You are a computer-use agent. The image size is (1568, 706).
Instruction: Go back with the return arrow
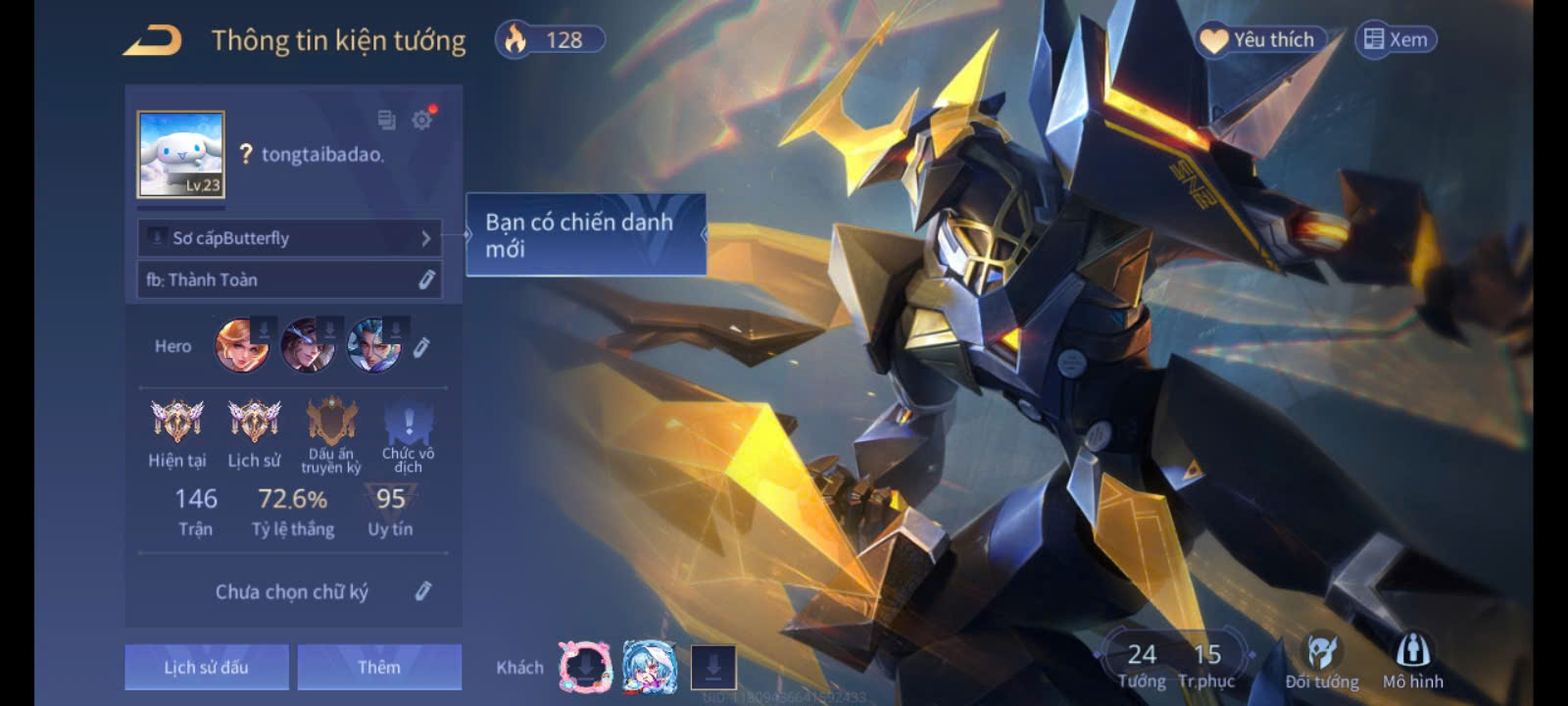(153, 41)
